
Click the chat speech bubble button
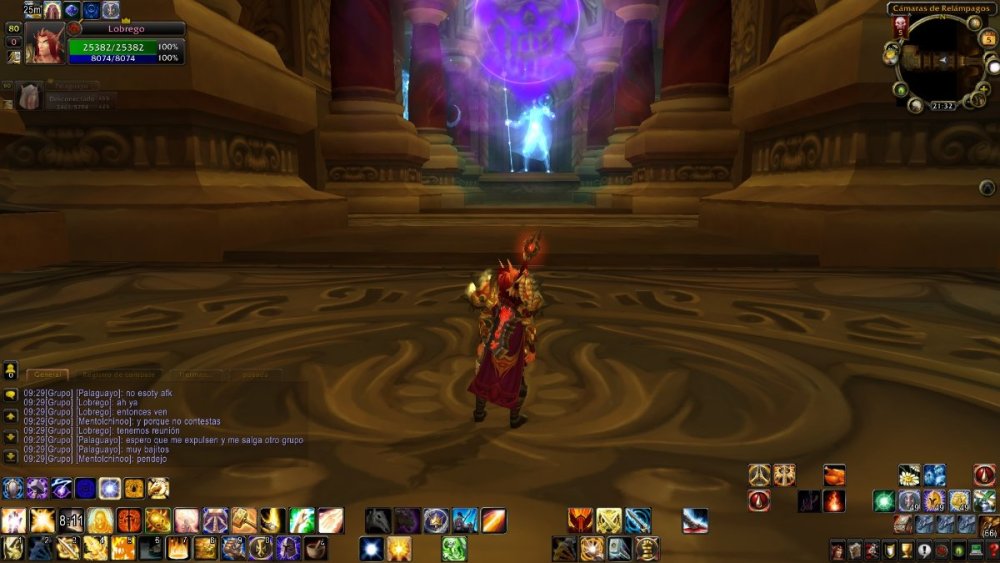tap(10, 394)
